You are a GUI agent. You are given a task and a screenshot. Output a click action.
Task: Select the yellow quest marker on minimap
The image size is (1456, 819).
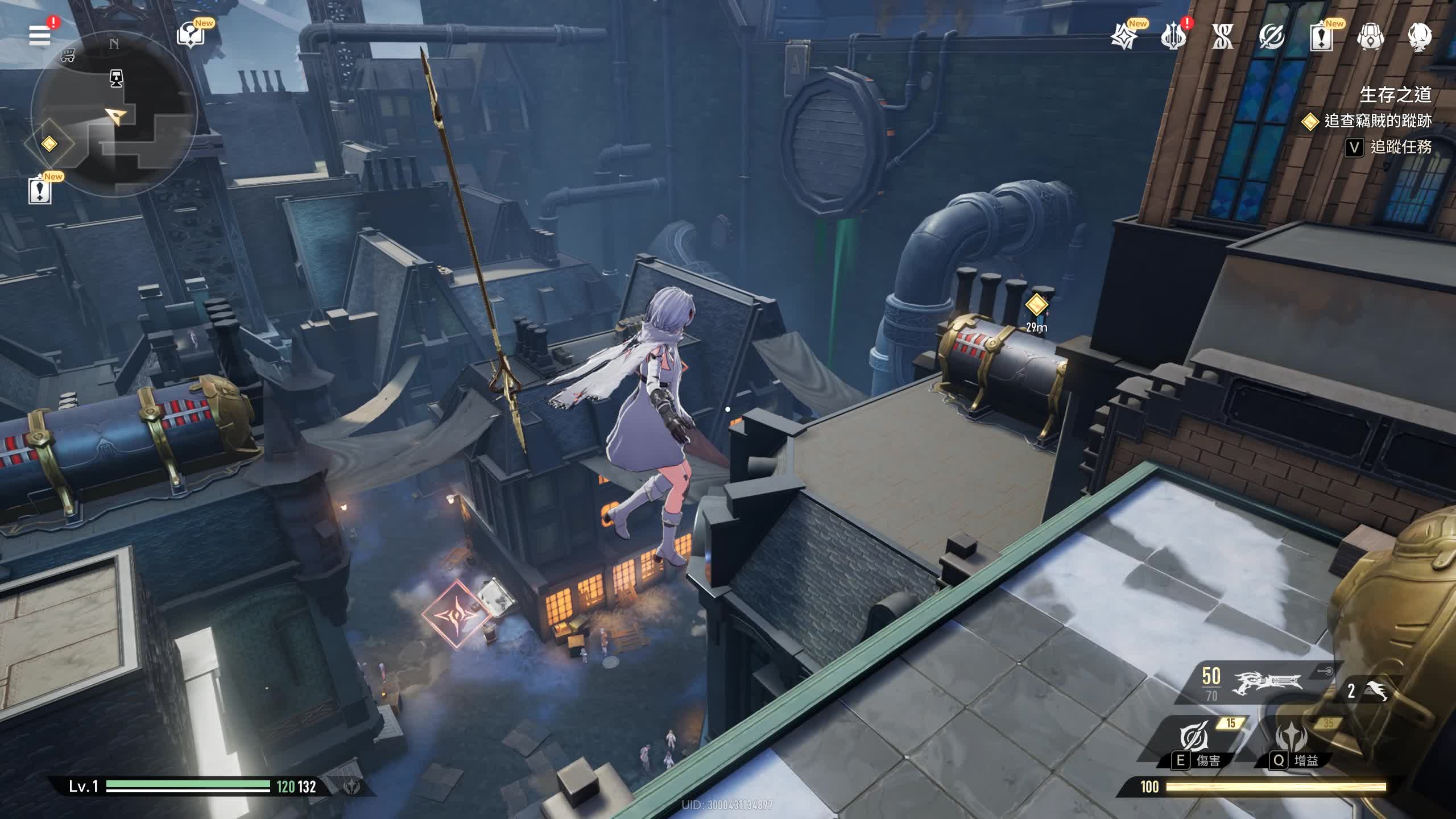pyautogui.click(x=49, y=143)
